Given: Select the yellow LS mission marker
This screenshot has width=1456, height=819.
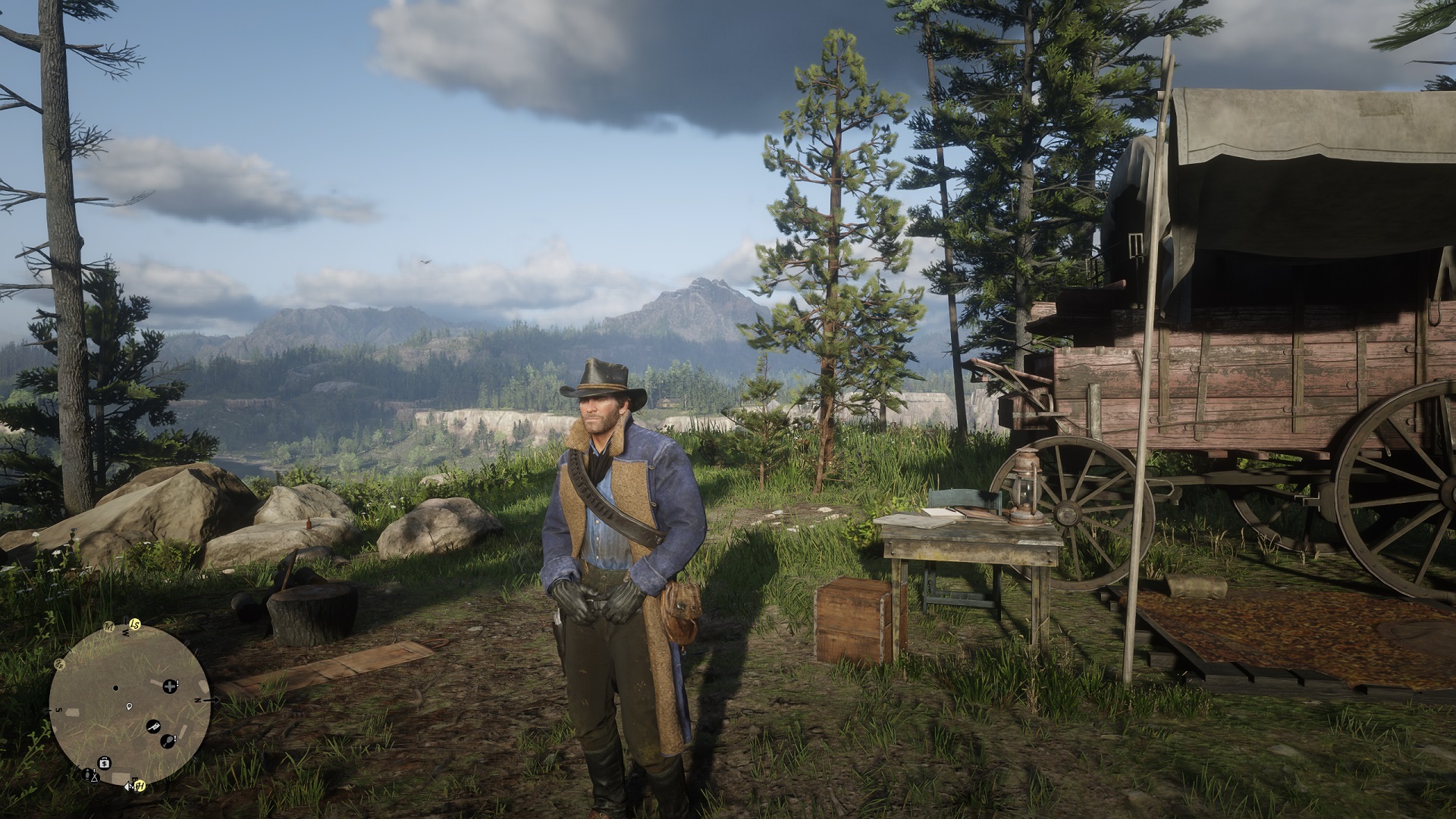Looking at the screenshot, I should click(136, 624).
